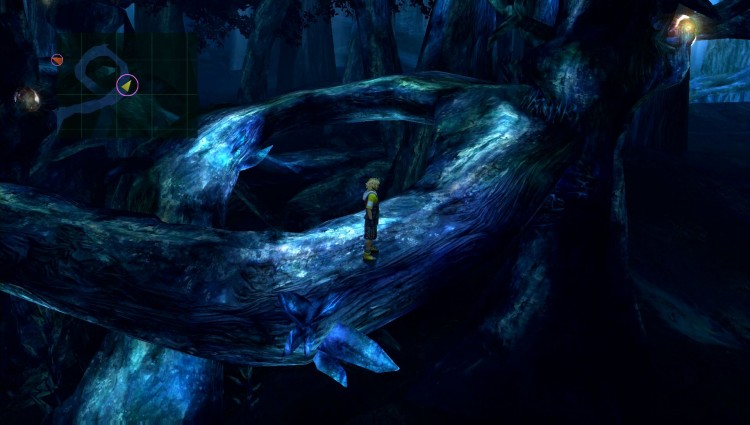Select the yellow player arrow on minimap
This screenshot has width=750, height=425.
pyautogui.click(x=127, y=85)
